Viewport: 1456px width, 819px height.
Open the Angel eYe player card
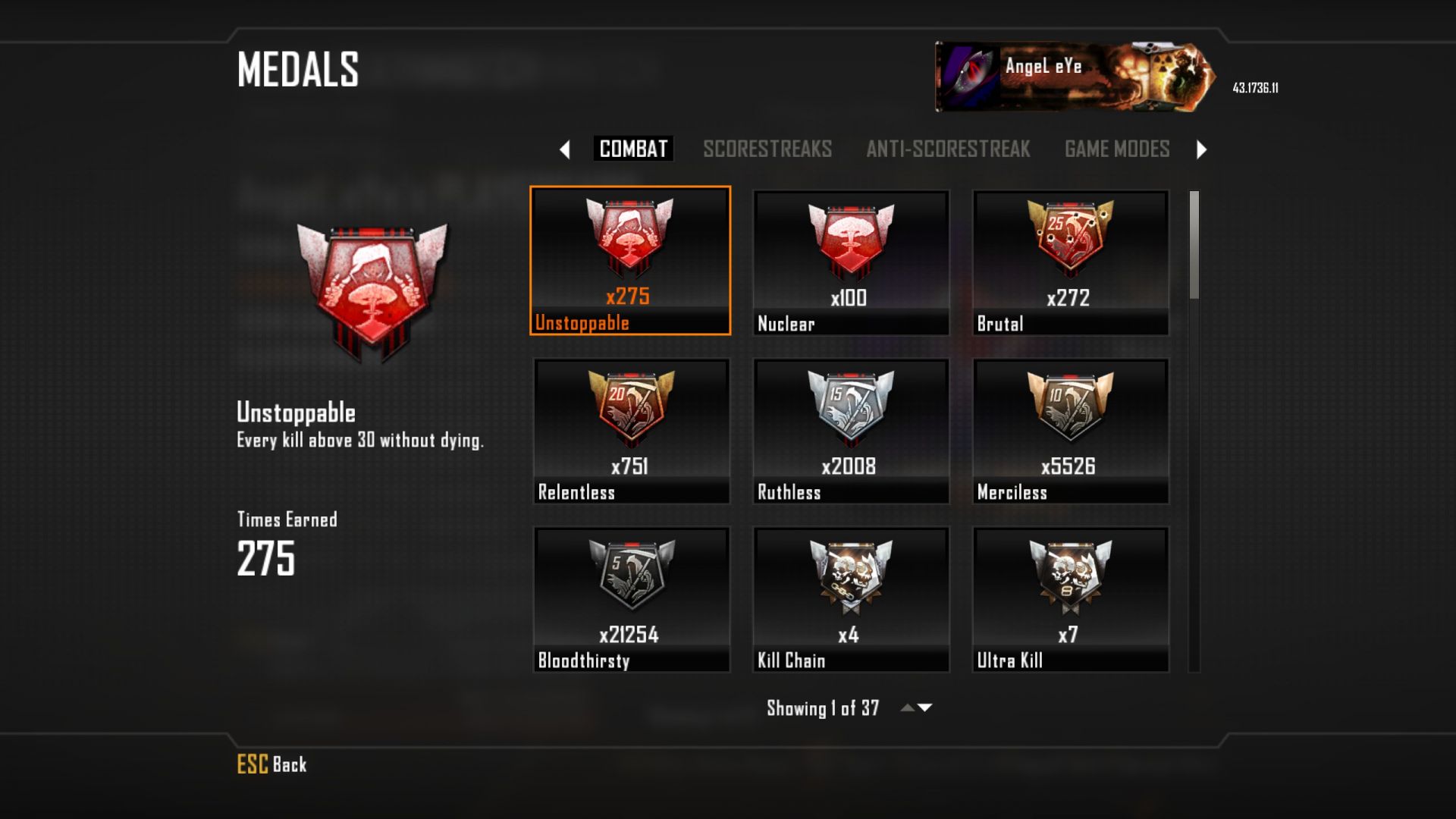click(1075, 77)
